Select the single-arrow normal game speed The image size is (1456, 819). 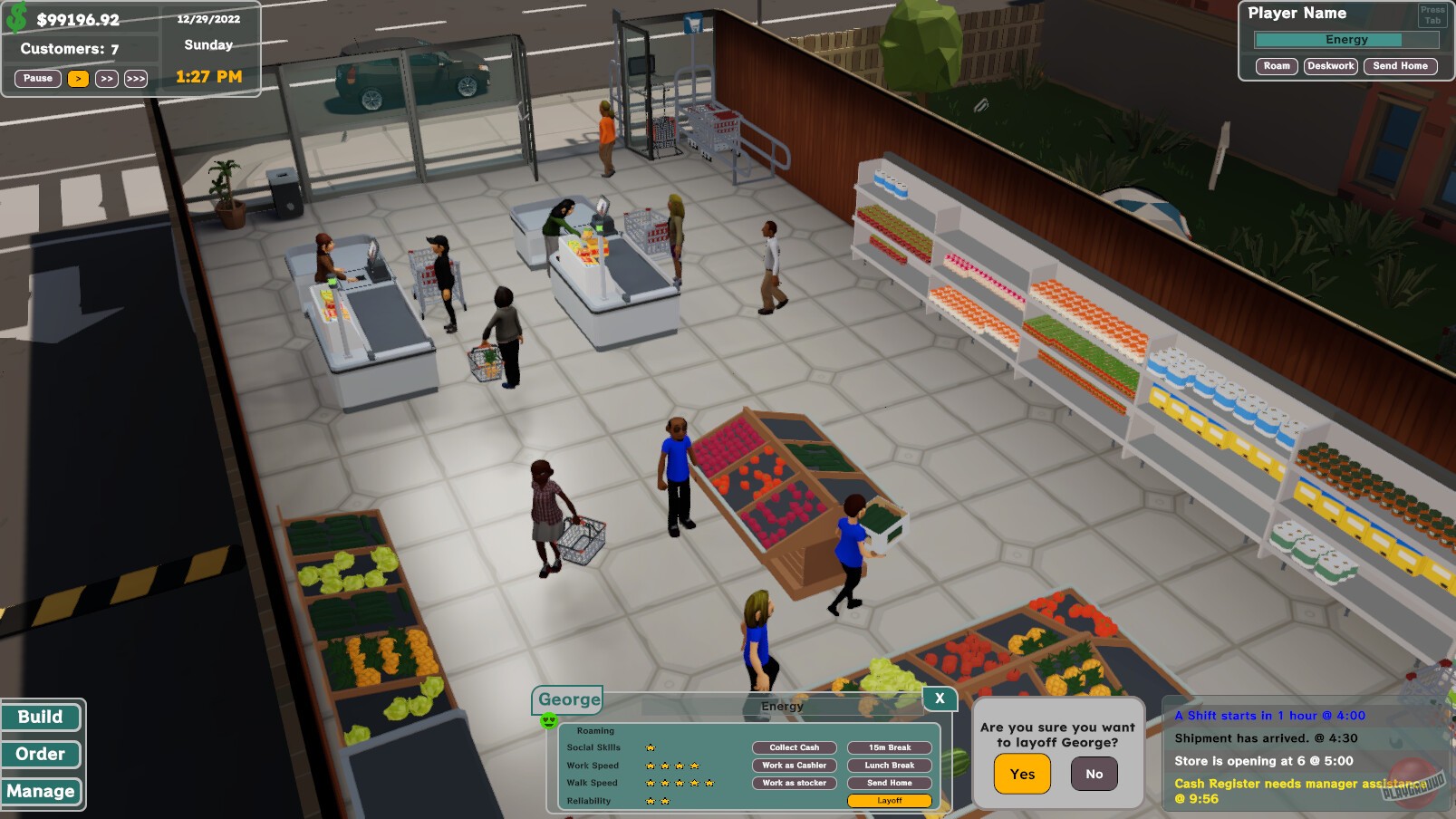point(78,78)
